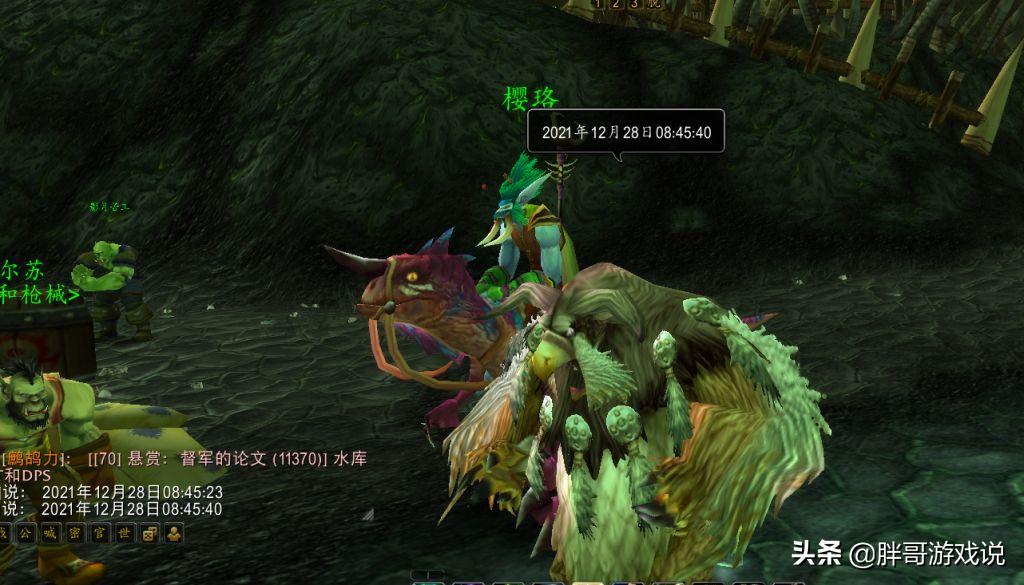The height and width of the screenshot is (585, 1024).
Task: Click the dice roll icon
Action: pyautogui.click(x=150, y=533)
